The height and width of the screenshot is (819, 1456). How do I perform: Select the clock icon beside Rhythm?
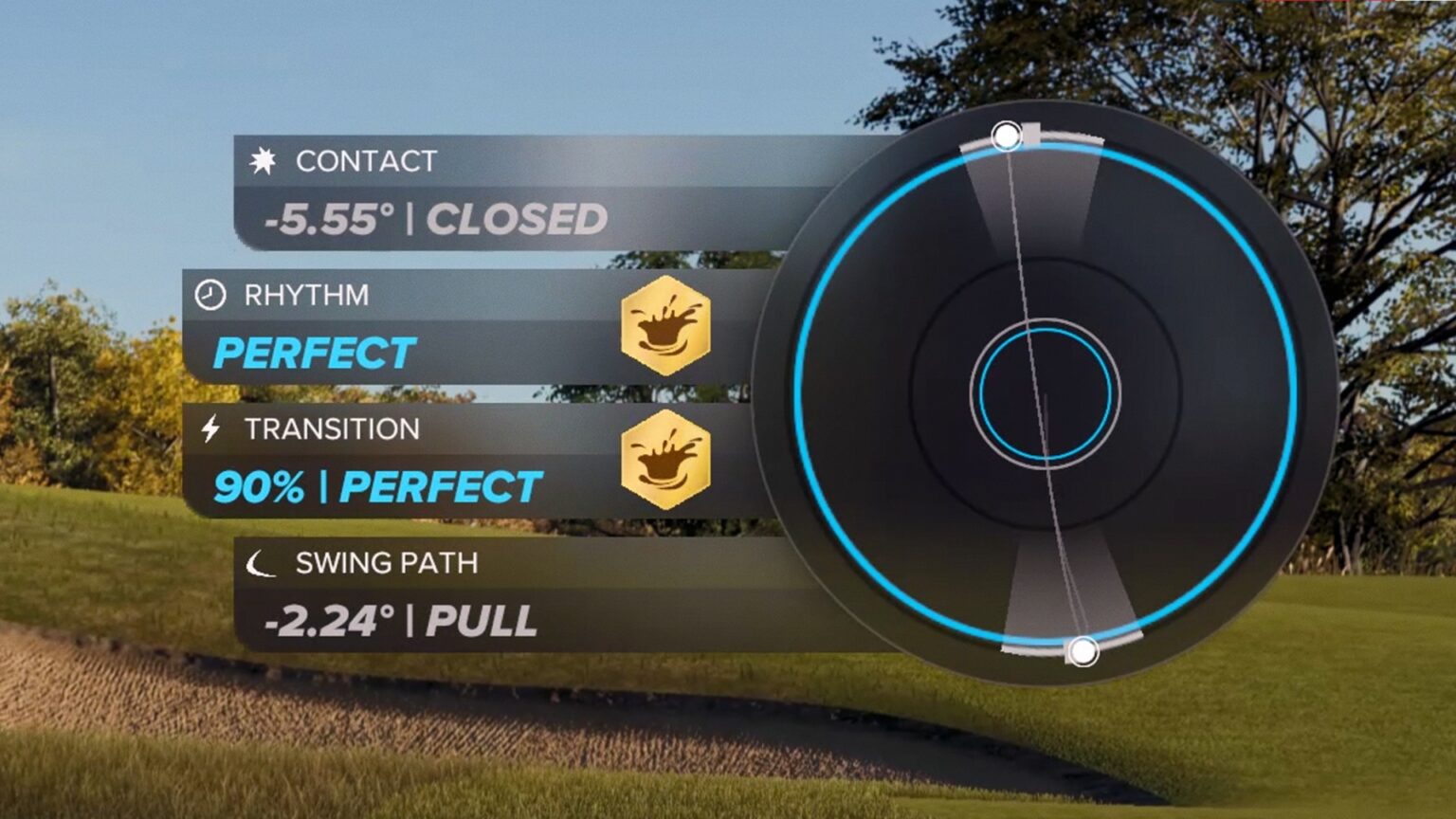click(x=210, y=295)
